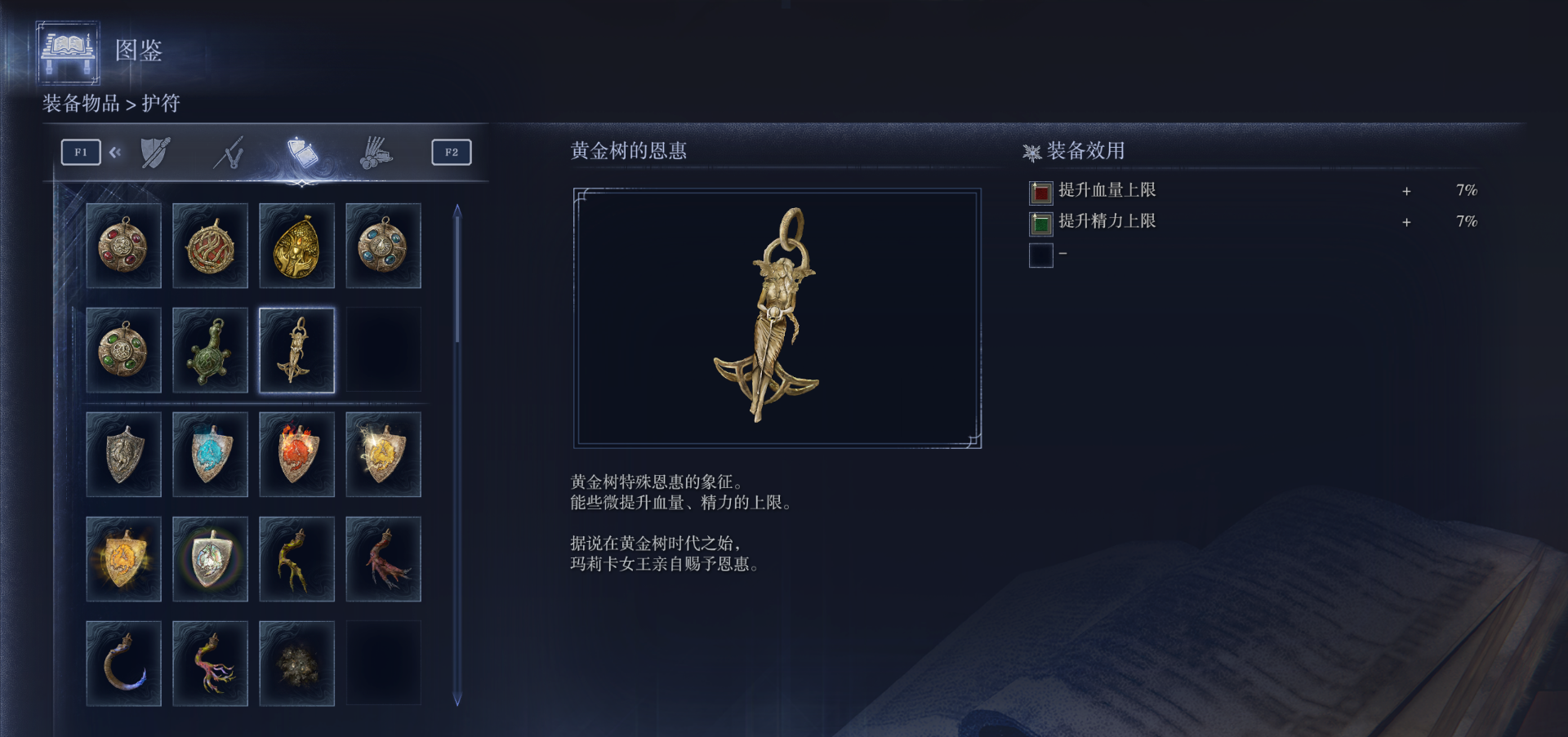Select the flaming red shield talisman
The image size is (1568, 737).
click(x=296, y=454)
